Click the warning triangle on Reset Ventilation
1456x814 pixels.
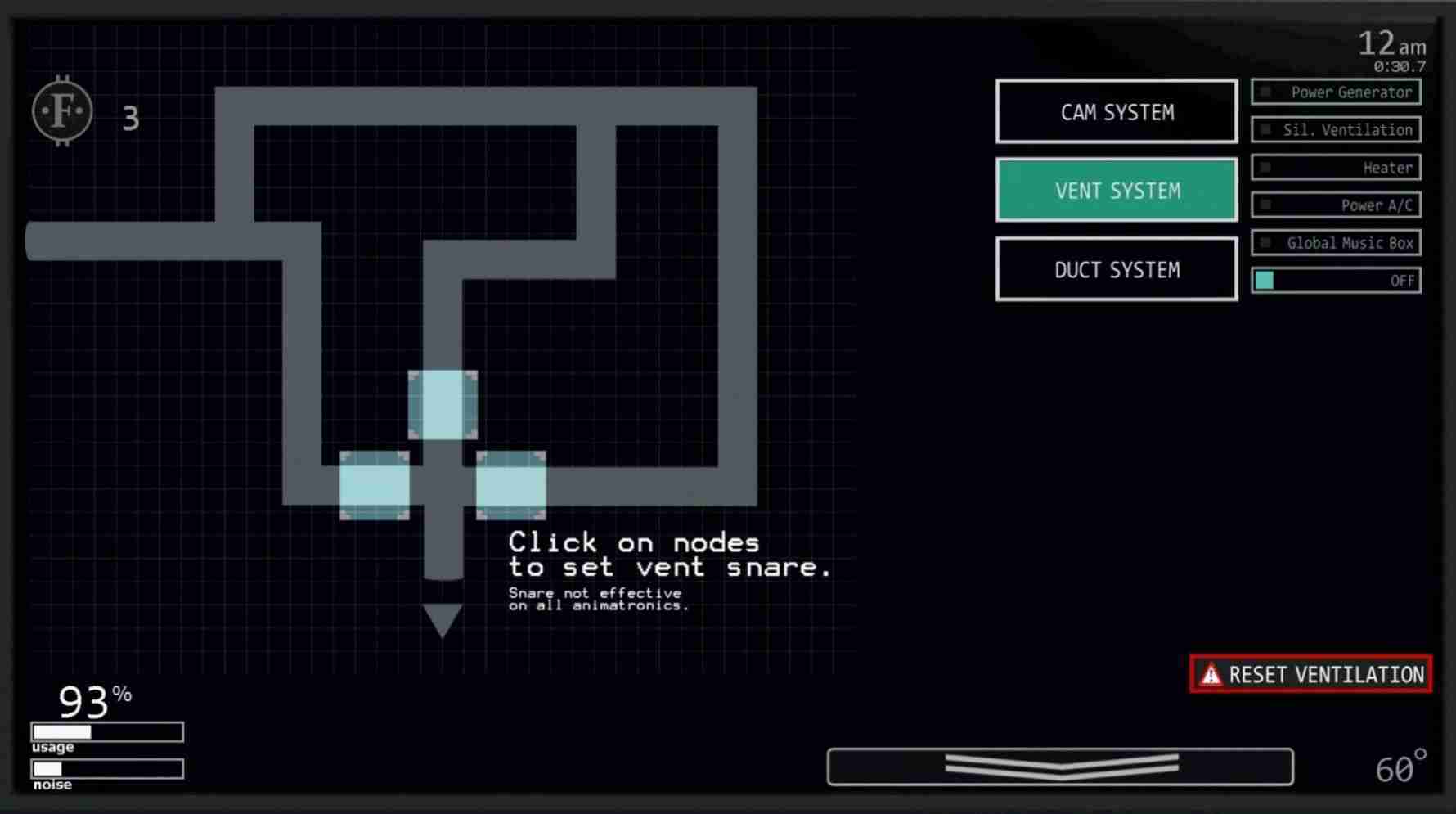[1210, 674]
